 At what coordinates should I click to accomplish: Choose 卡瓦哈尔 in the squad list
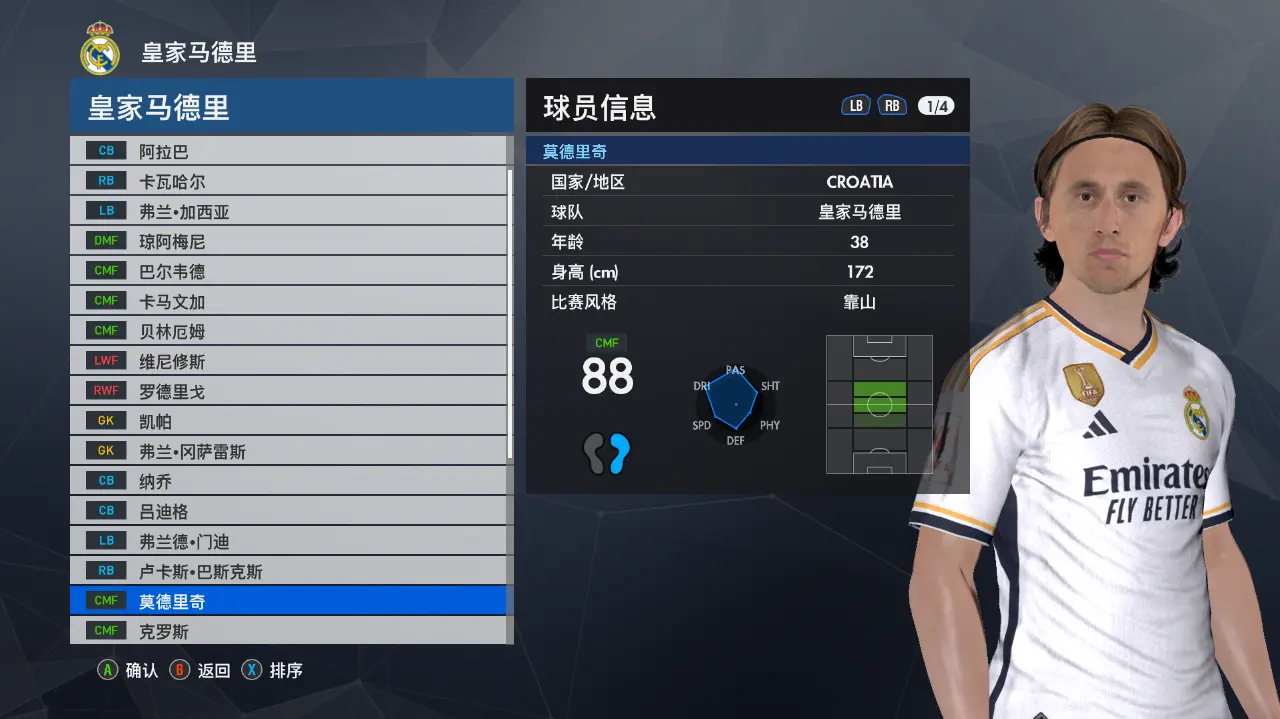pos(288,181)
